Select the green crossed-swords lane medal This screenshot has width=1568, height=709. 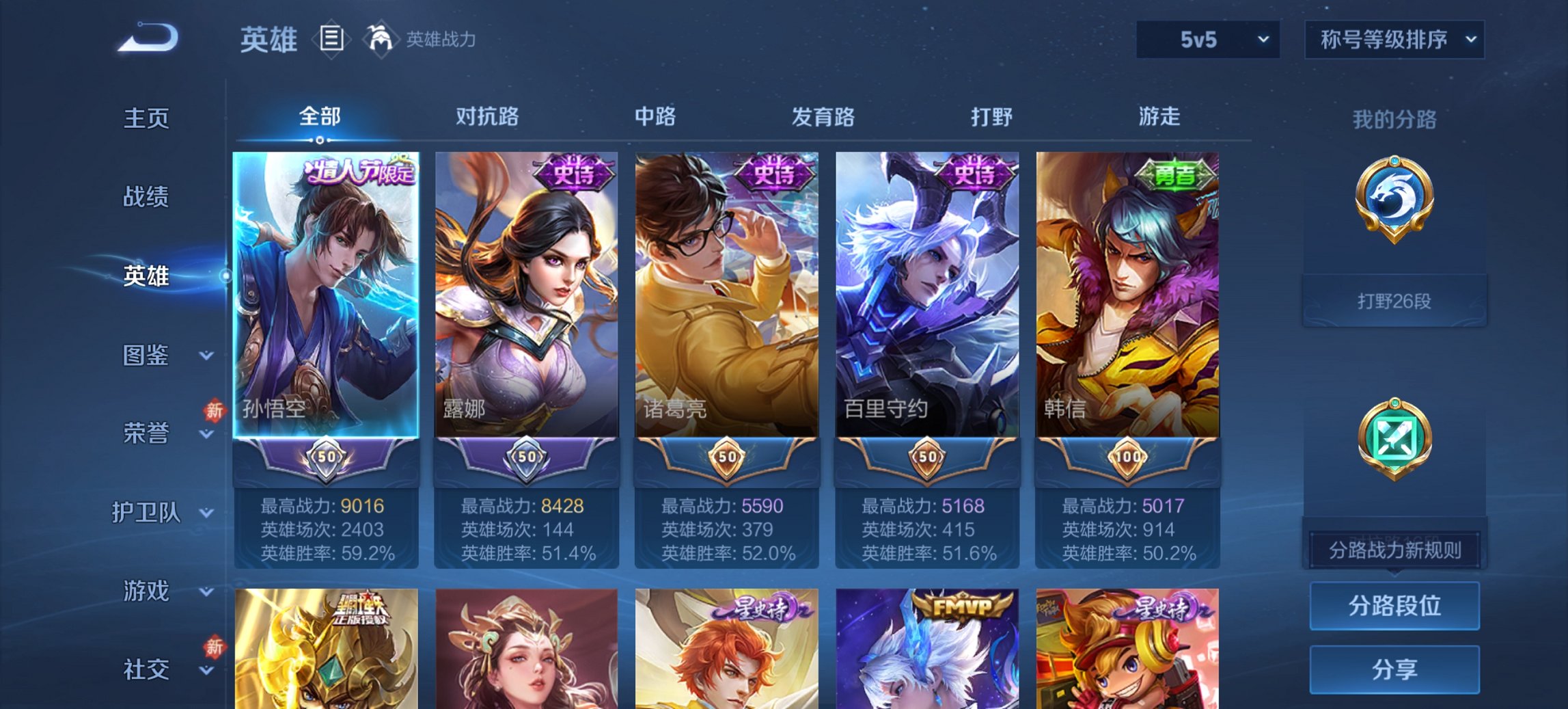tap(1394, 438)
